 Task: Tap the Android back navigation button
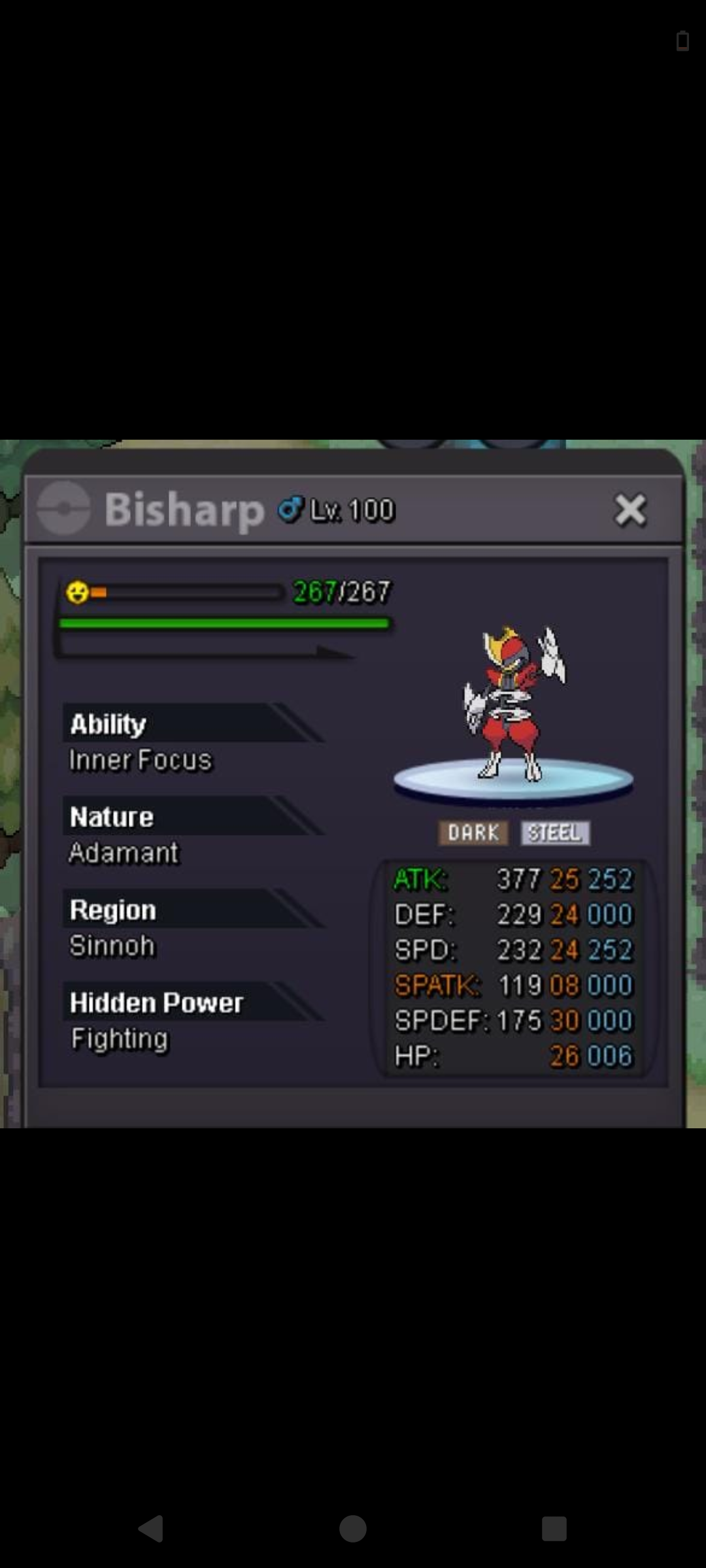point(151,1529)
